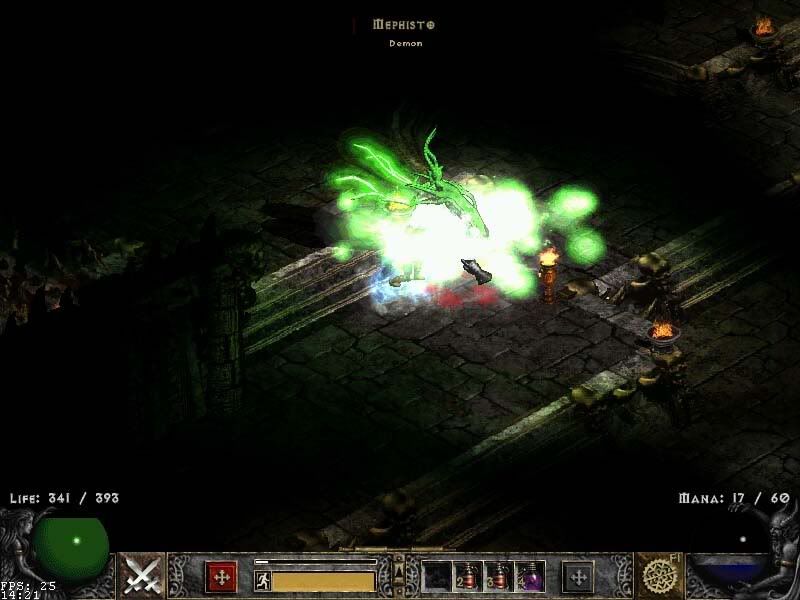
Task: Choose the F1 right-click skill icon
Action: click(x=659, y=576)
